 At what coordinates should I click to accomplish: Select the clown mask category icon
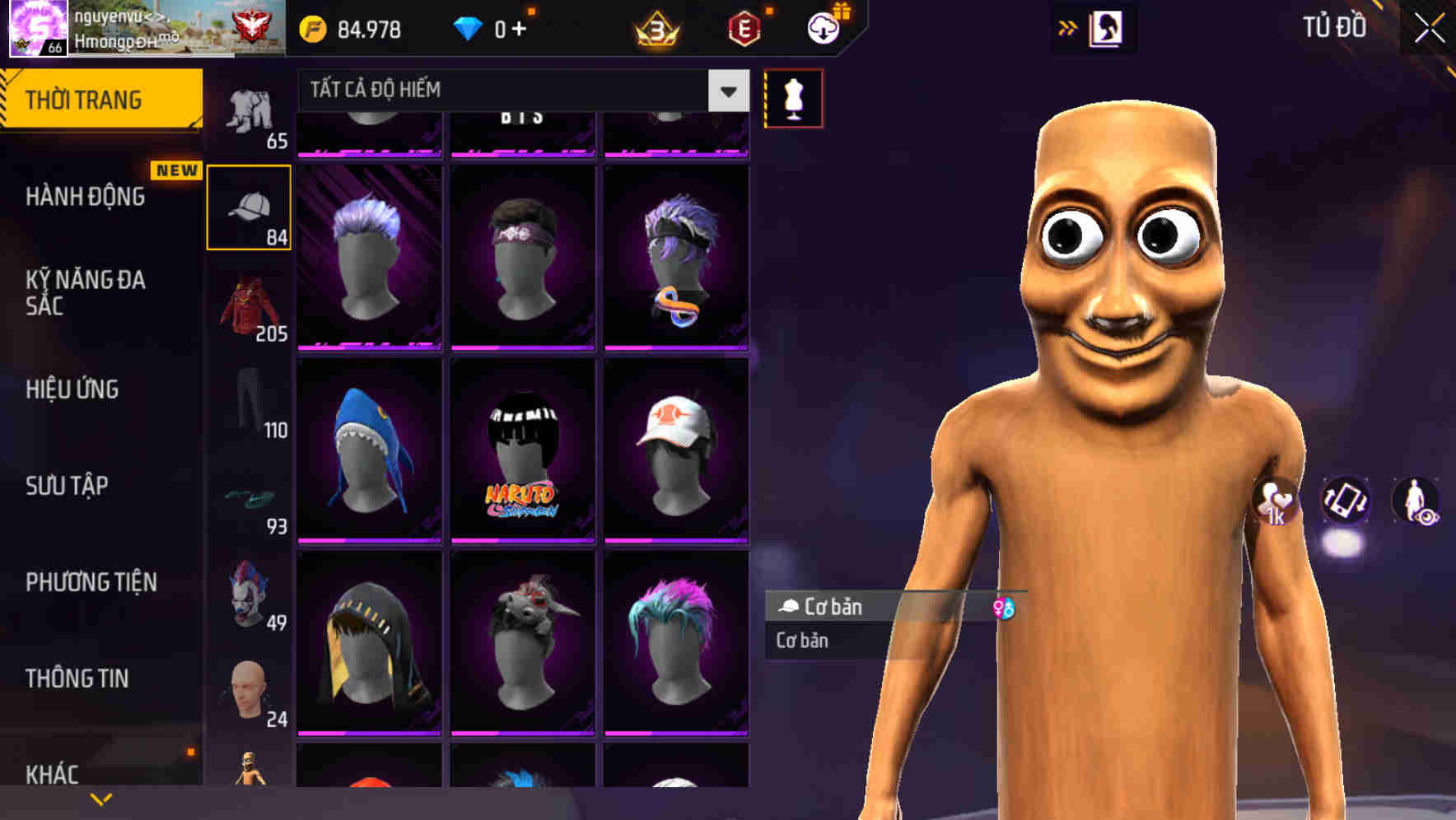pos(250,596)
